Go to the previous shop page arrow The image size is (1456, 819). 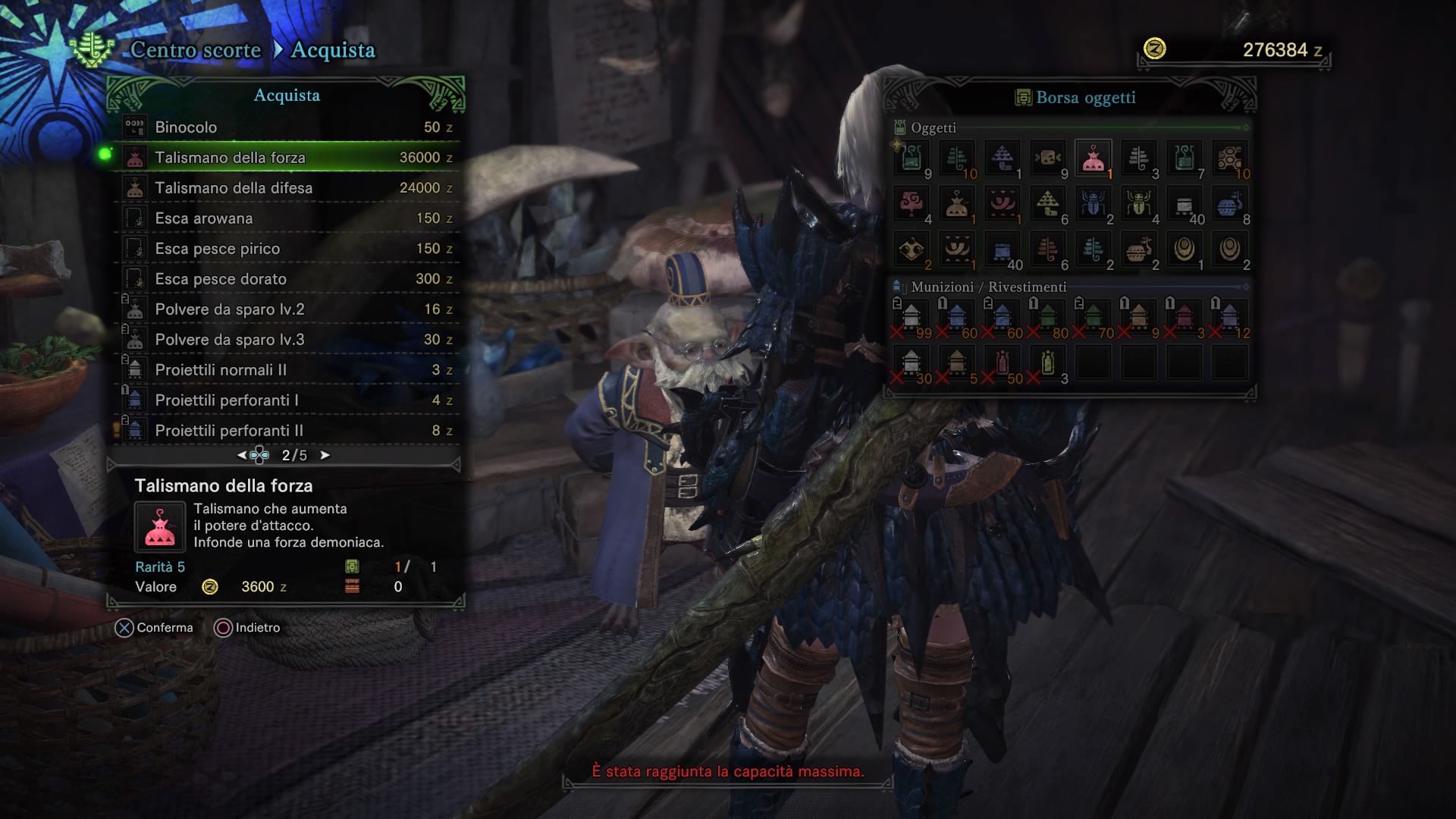(x=241, y=455)
